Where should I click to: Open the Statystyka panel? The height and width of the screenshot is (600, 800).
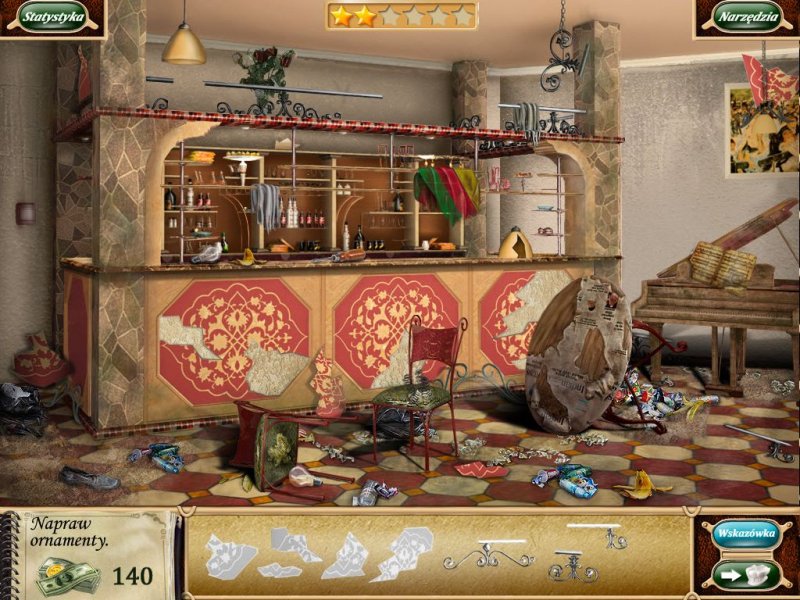(52, 17)
